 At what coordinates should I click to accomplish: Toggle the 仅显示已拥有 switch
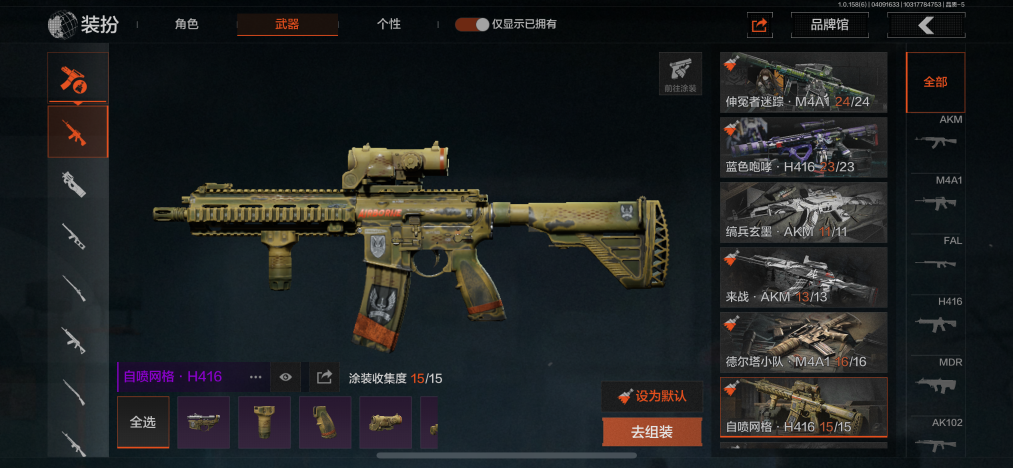pos(472,24)
